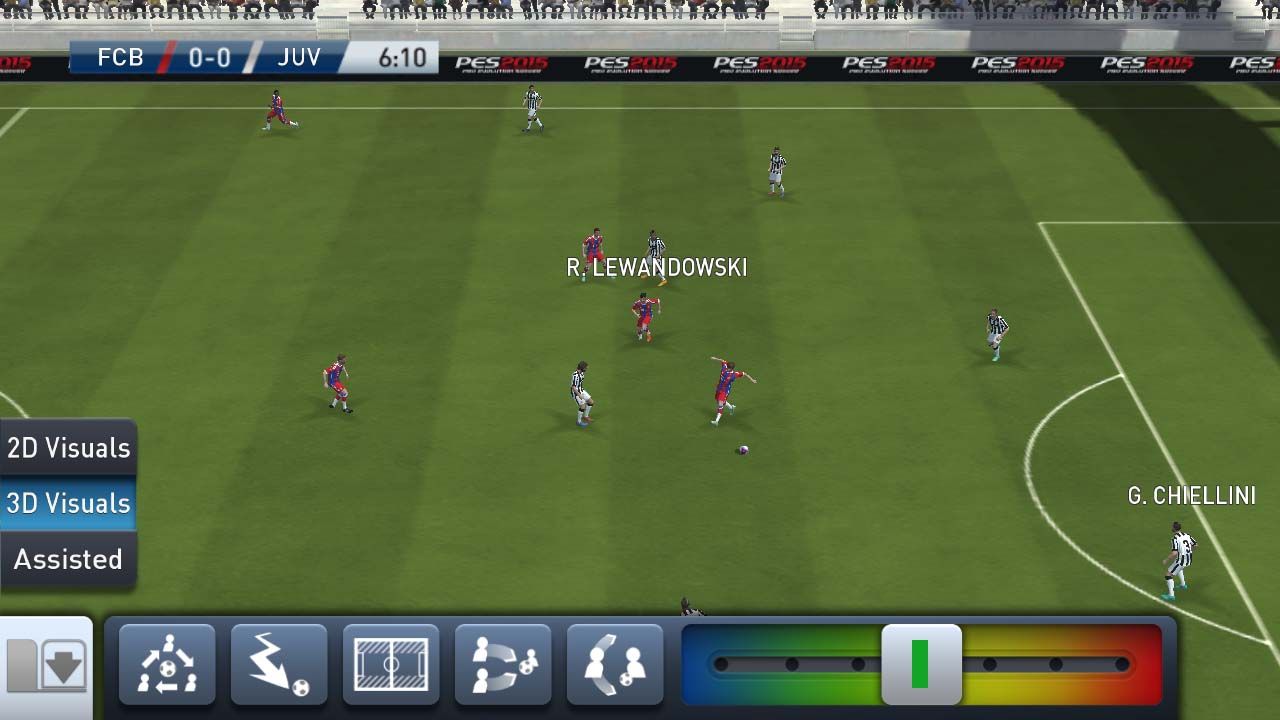Select the long ball strategy icon
1280x720 pixels.
(279, 664)
